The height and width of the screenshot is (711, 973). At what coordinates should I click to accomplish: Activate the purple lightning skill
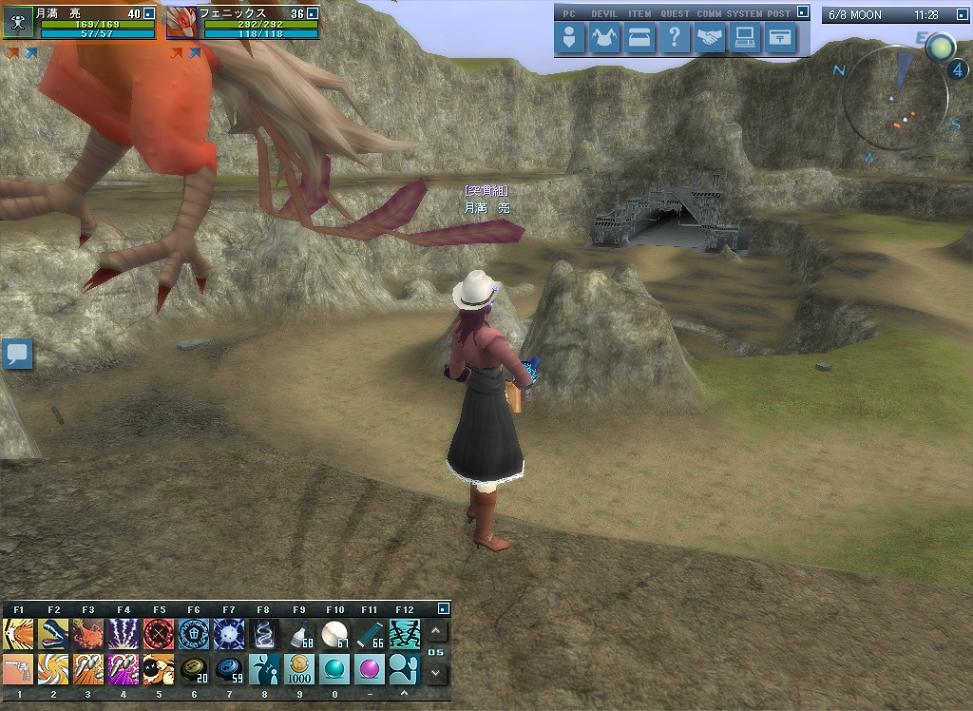(x=123, y=634)
